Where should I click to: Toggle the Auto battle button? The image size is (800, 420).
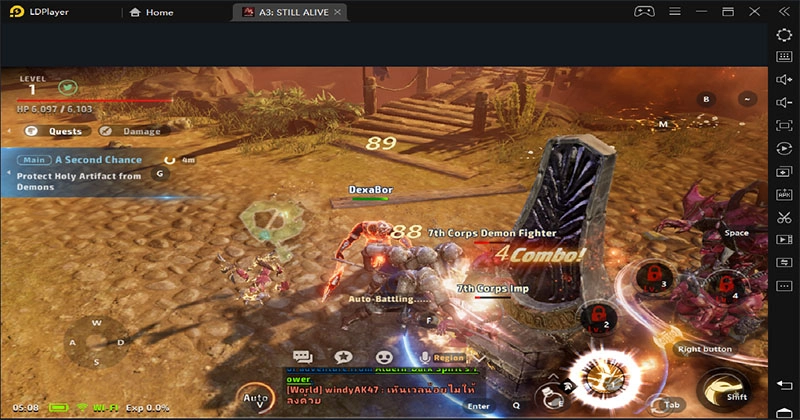point(257,400)
